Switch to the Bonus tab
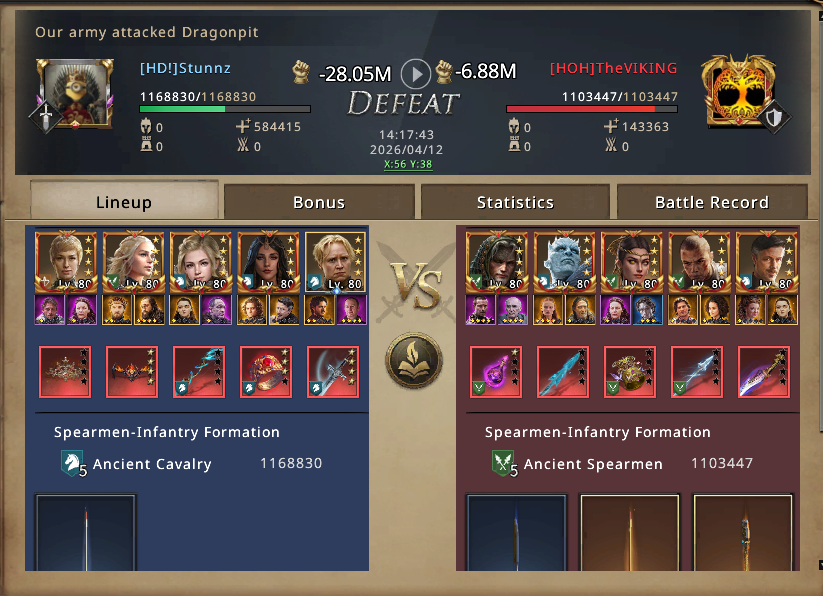 click(318, 201)
